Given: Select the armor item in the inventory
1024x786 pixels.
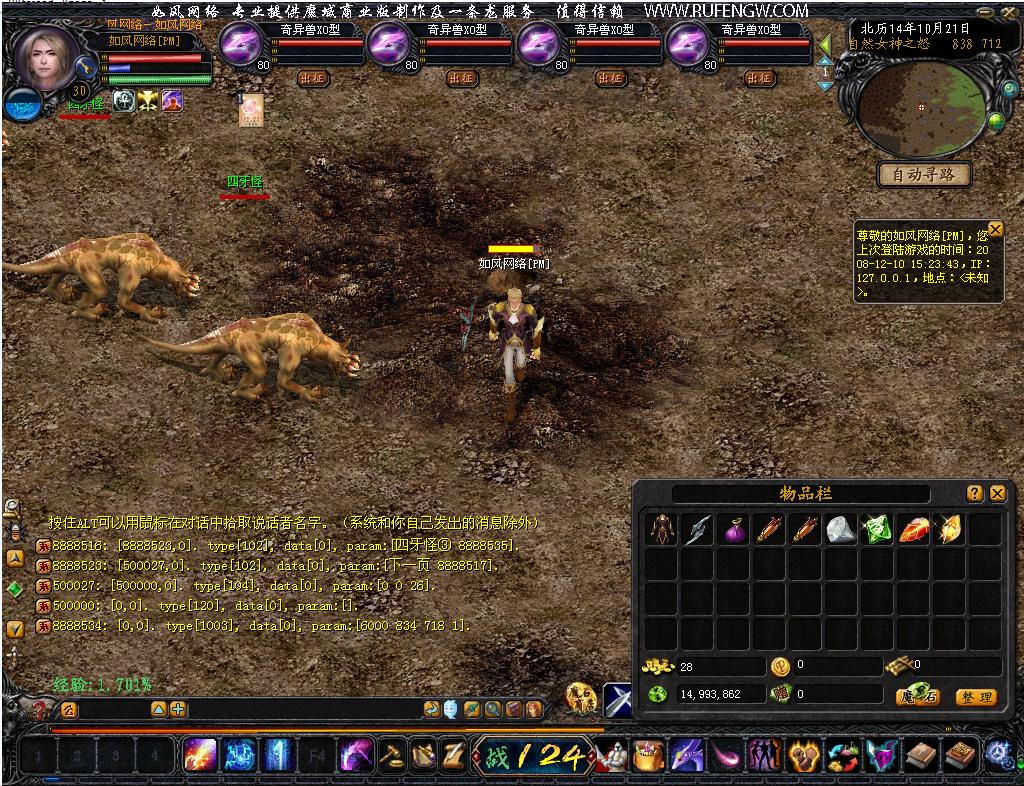Looking at the screenshot, I should click(661, 530).
